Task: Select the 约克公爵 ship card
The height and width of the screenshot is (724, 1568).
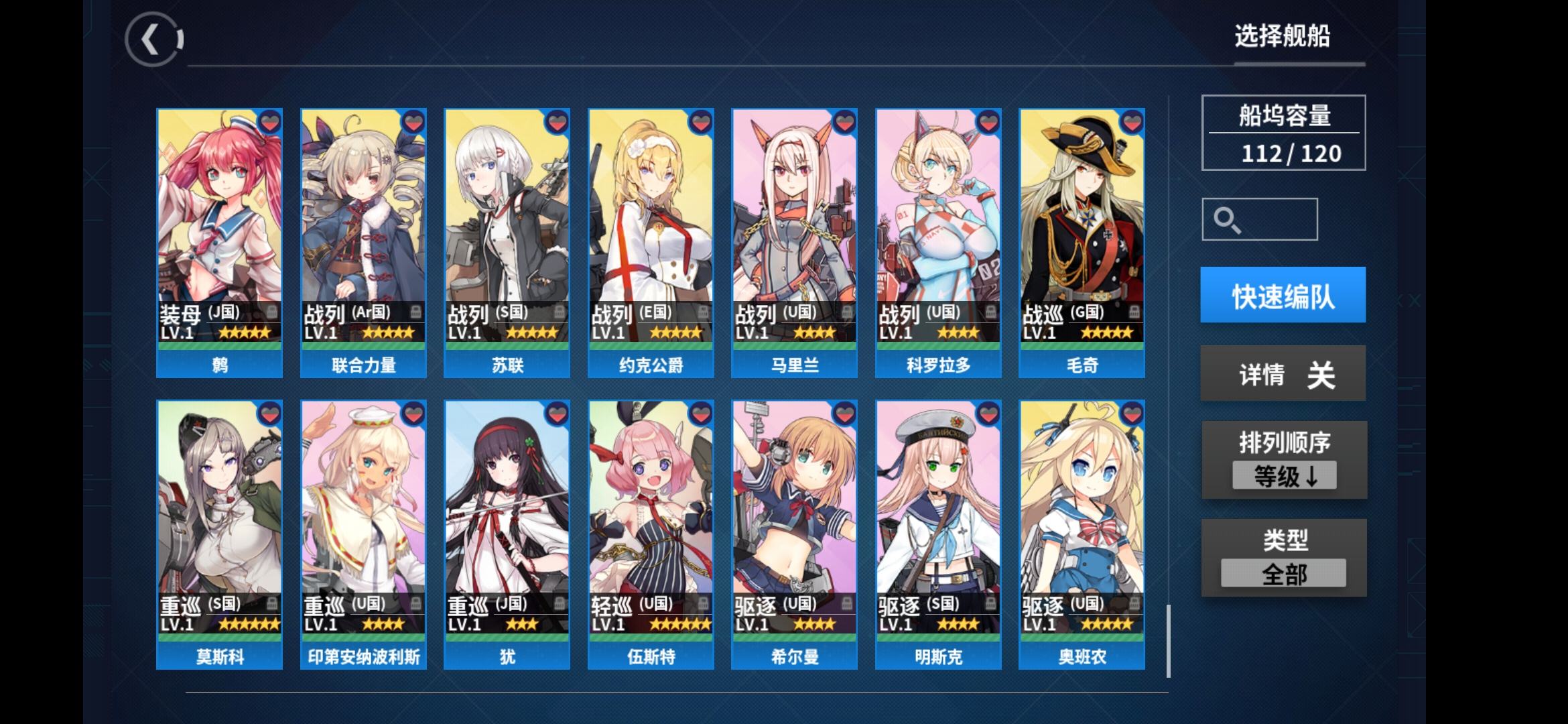Action: pyautogui.click(x=651, y=243)
